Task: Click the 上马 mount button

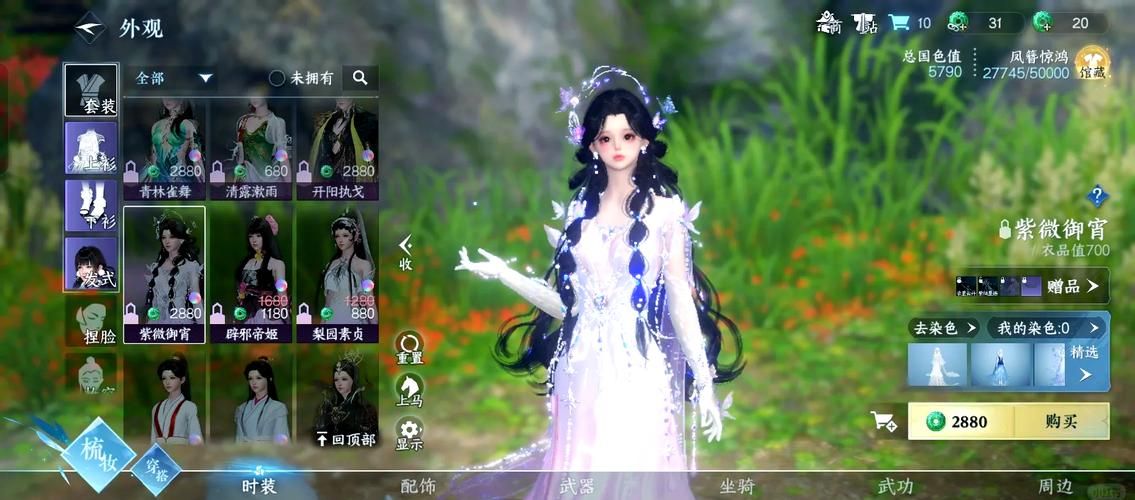Action: pyautogui.click(x=409, y=390)
